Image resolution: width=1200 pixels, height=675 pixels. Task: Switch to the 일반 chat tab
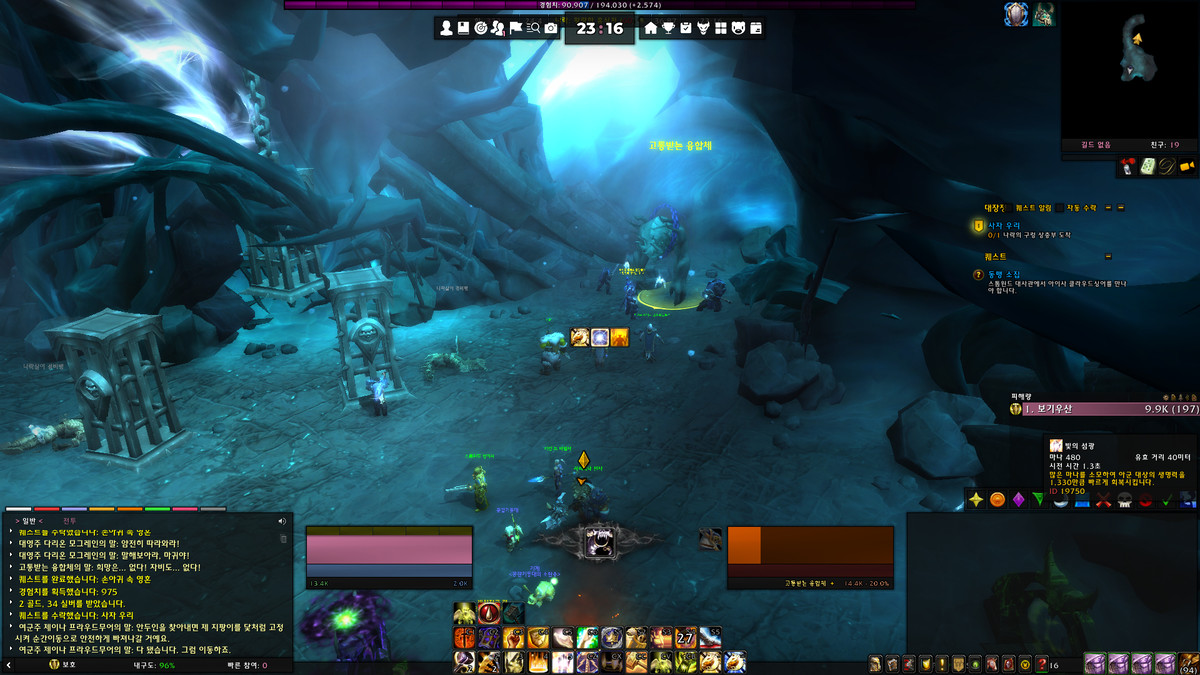pyautogui.click(x=27, y=520)
